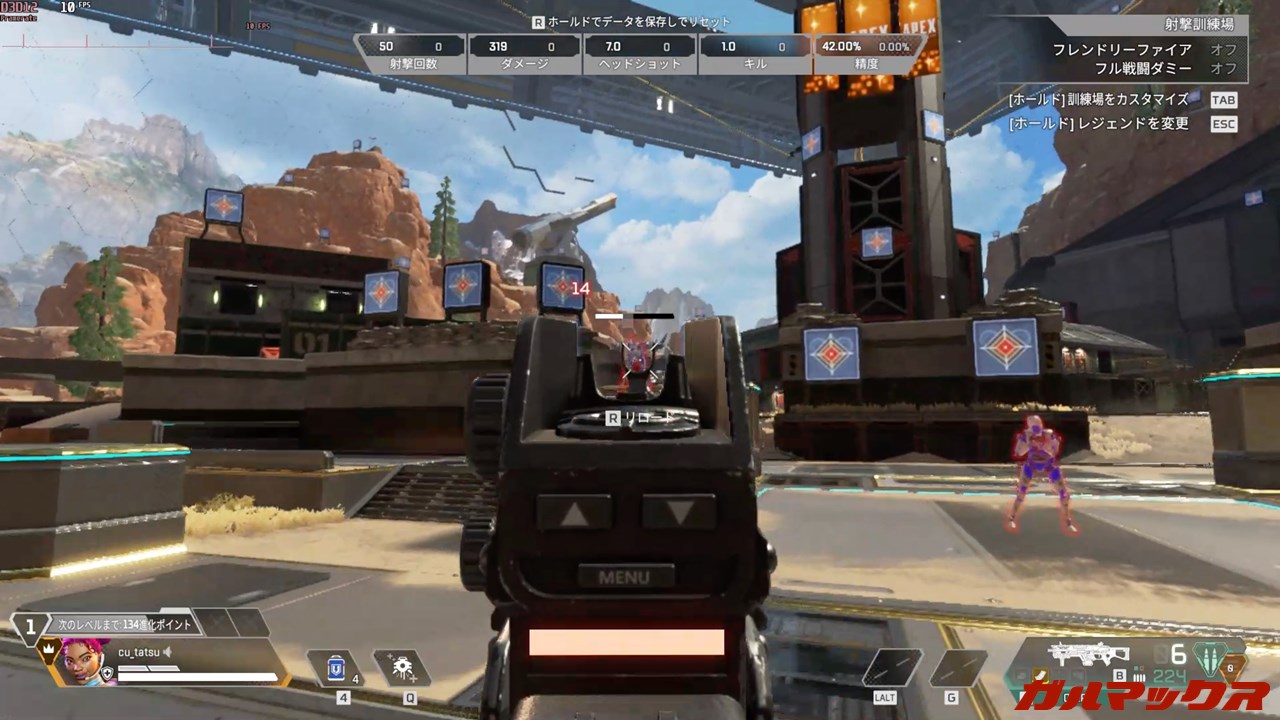Toggle the フル戦闘ダミー setting
The width and height of the screenshot is (1280, 720).
pyautogui.click(x=1223, y=69)
